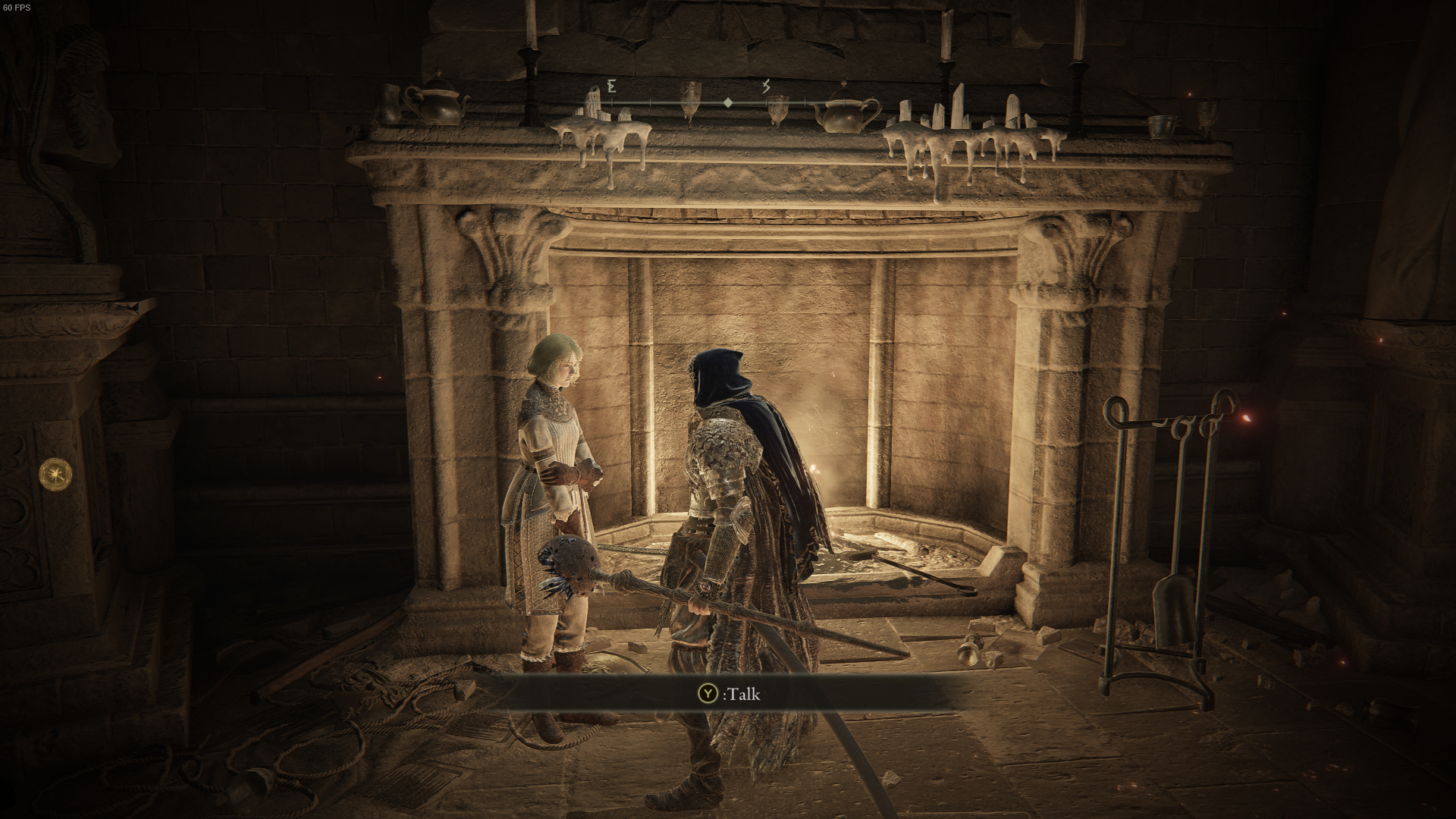Click the golden starburst status icon

click(x=56, y=473)
